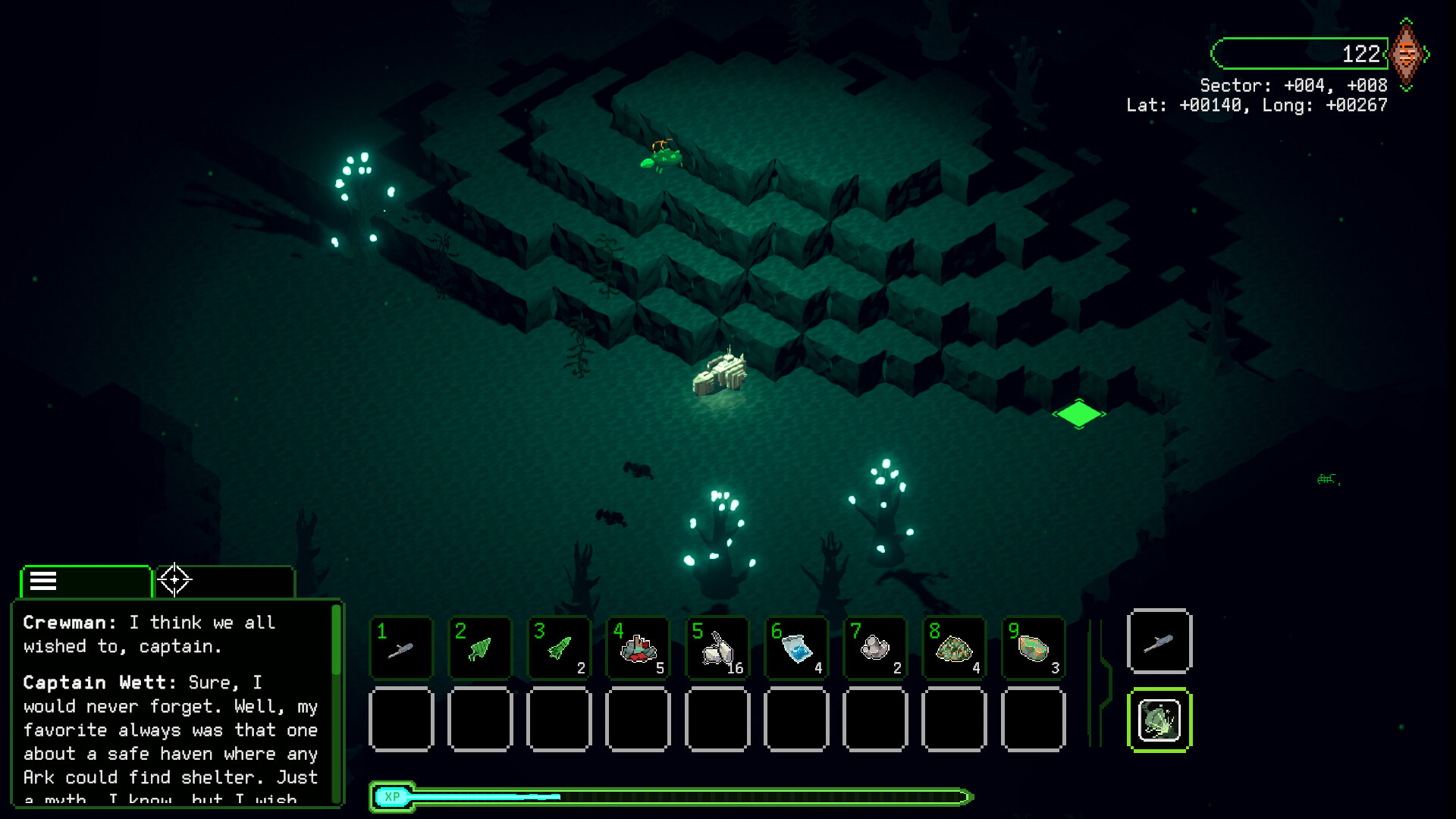
Task: Switch to the crosshair targeting tab
Action: pos(175,580)
